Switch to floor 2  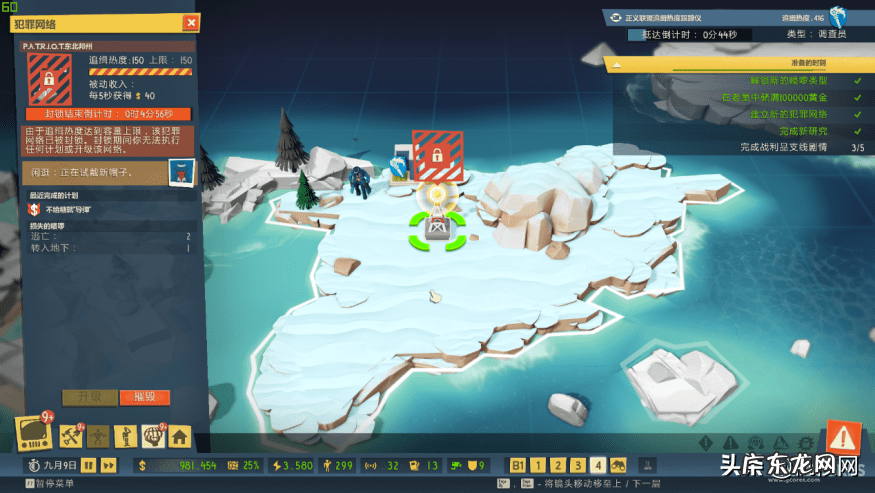558,465
